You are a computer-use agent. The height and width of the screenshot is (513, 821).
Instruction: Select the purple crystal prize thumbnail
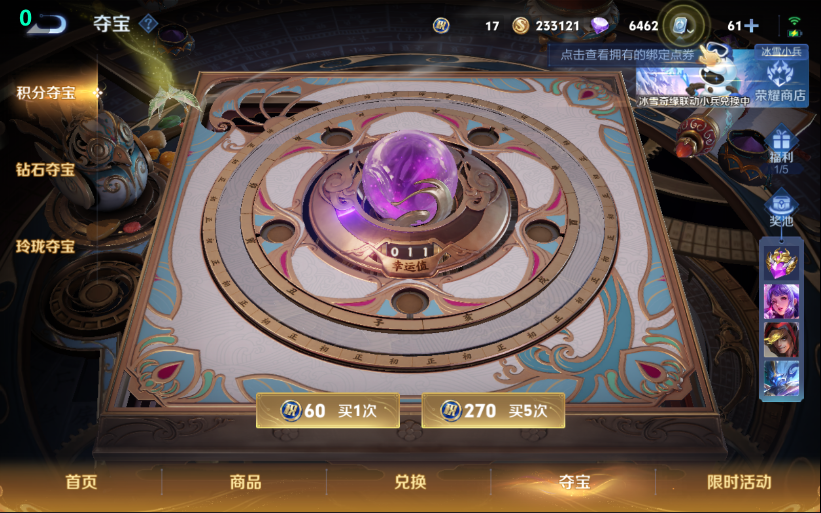tap(781, 262)
